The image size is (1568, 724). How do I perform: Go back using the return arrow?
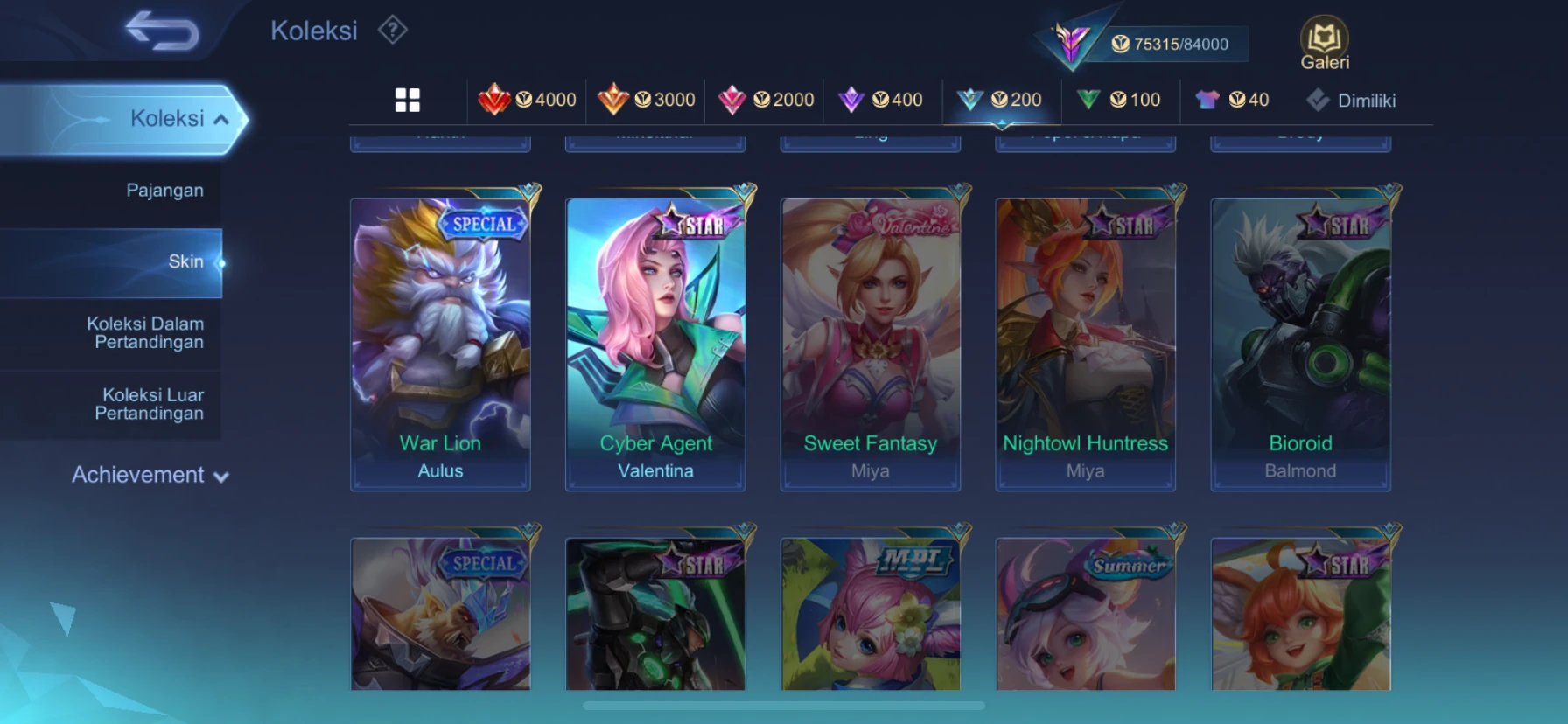pyautogui.click(x=163, y=31)
